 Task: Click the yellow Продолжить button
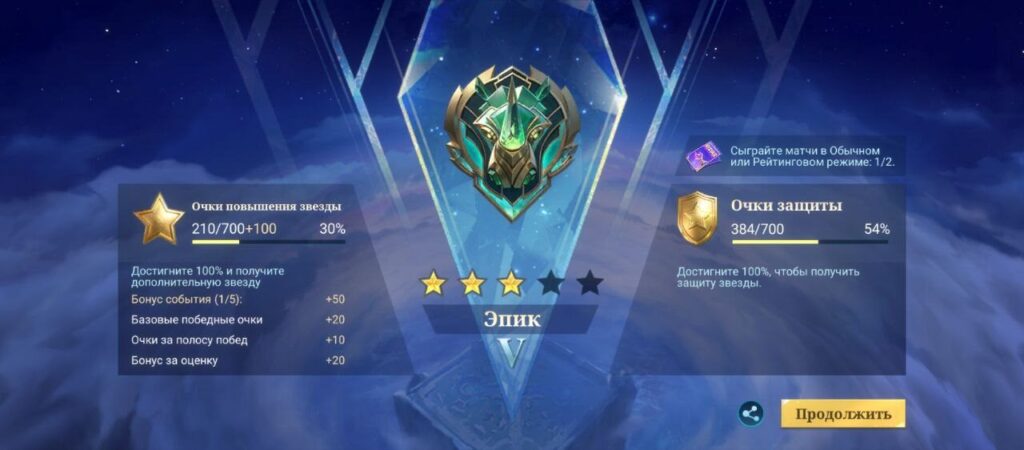point(843,413)
